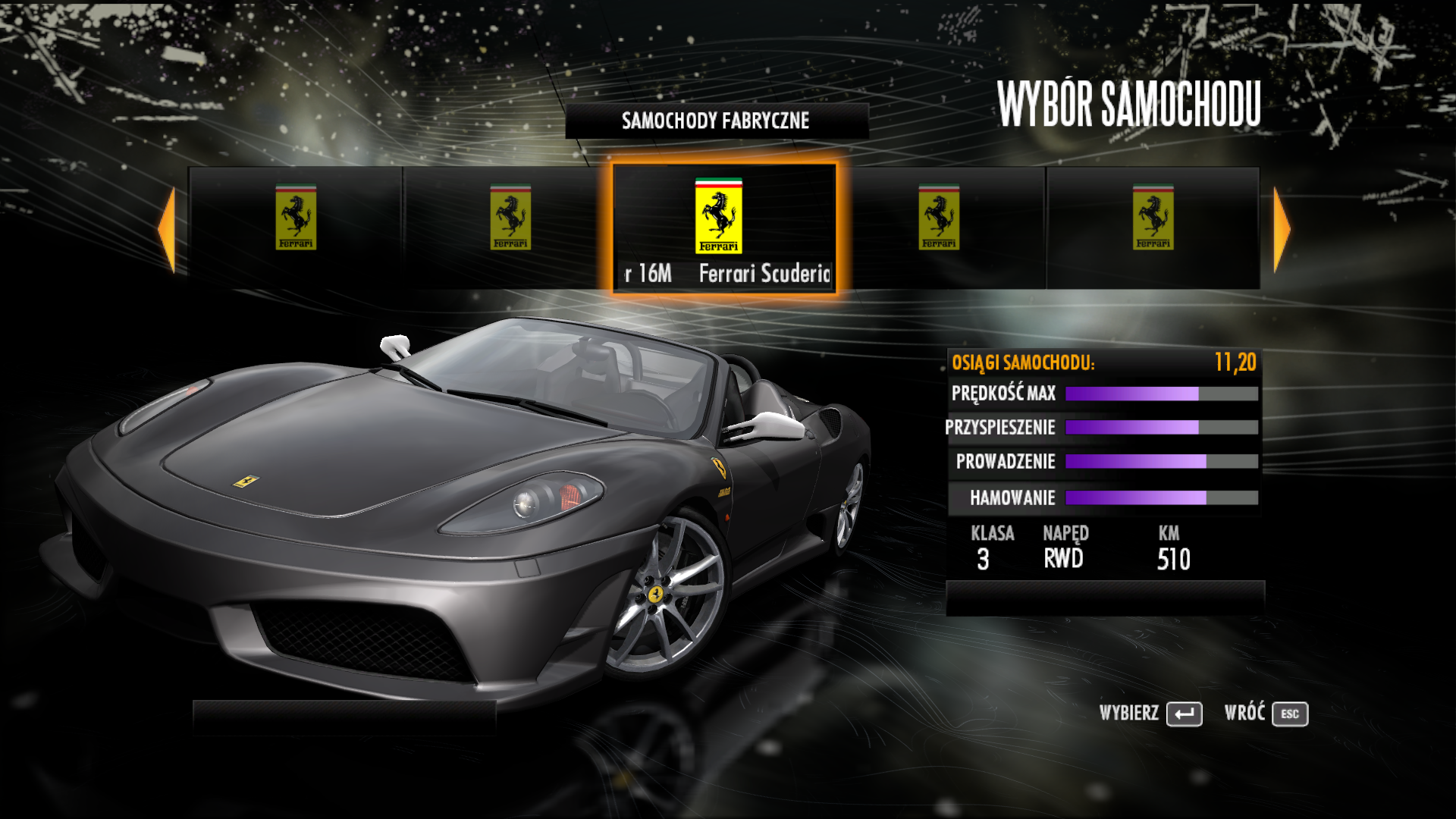Show the next car with the right arrow
1456x819 pixels.
[x=1281, y=229]
